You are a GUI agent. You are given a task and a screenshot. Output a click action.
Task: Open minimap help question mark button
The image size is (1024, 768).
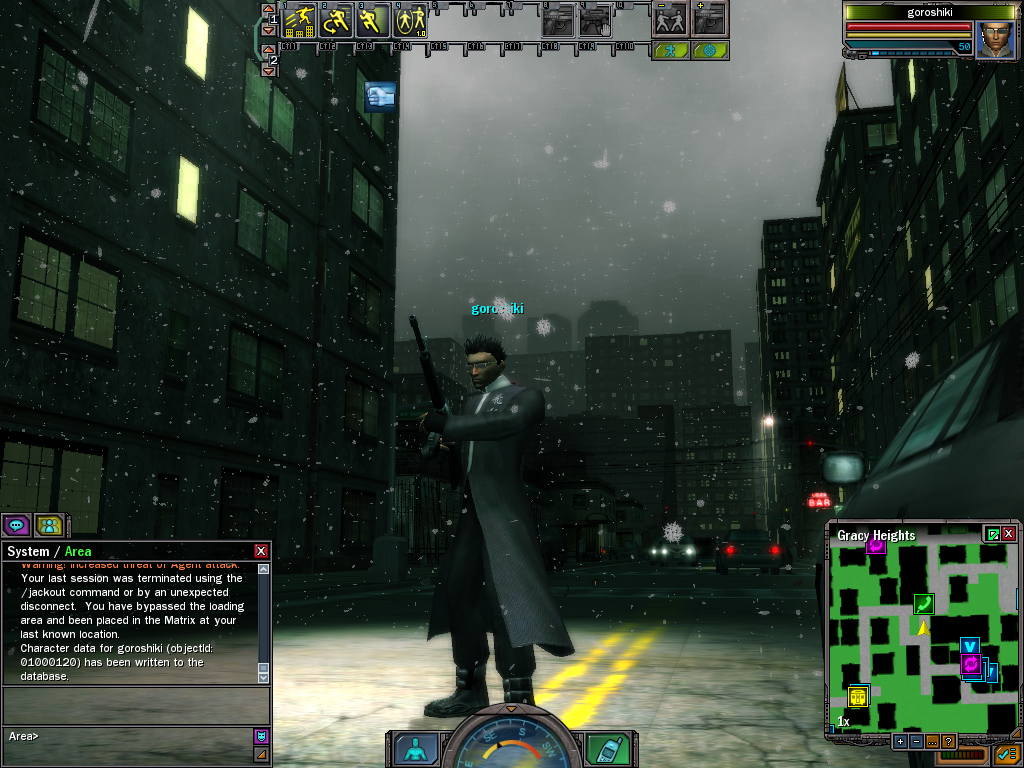pyautogui.click(x=948, y=741)
